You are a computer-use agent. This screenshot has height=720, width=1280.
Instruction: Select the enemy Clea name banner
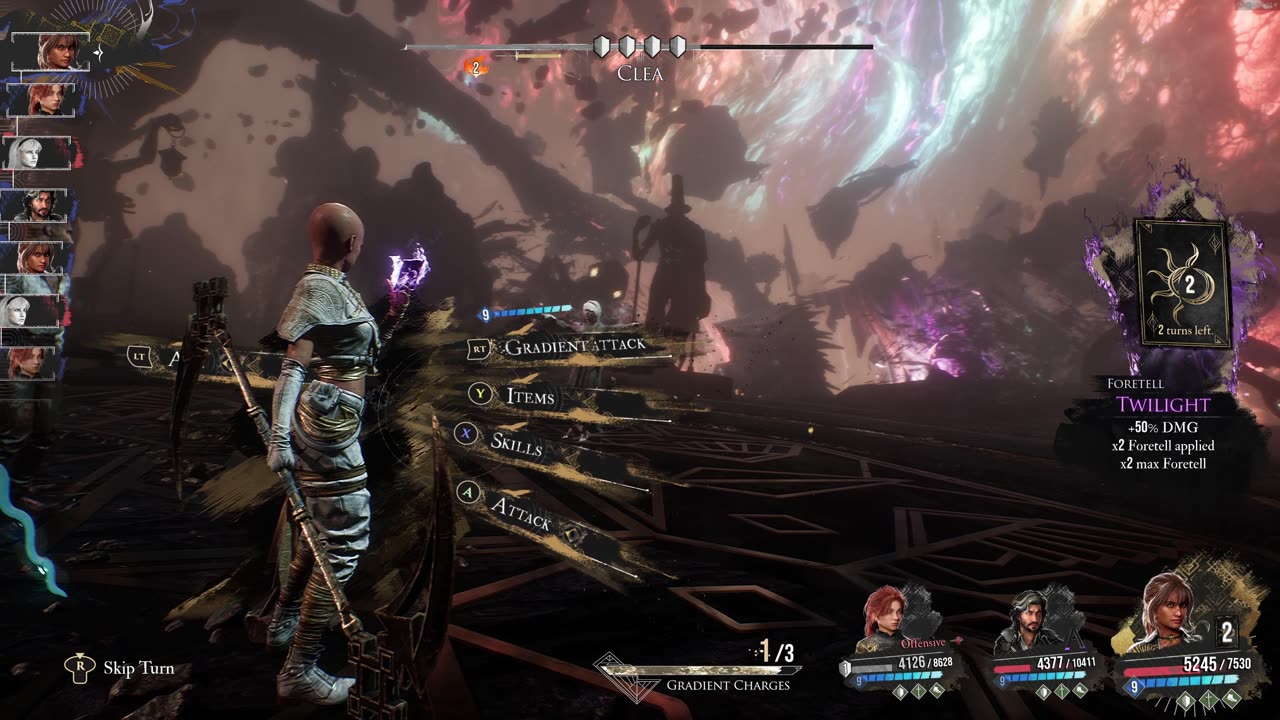640,73
